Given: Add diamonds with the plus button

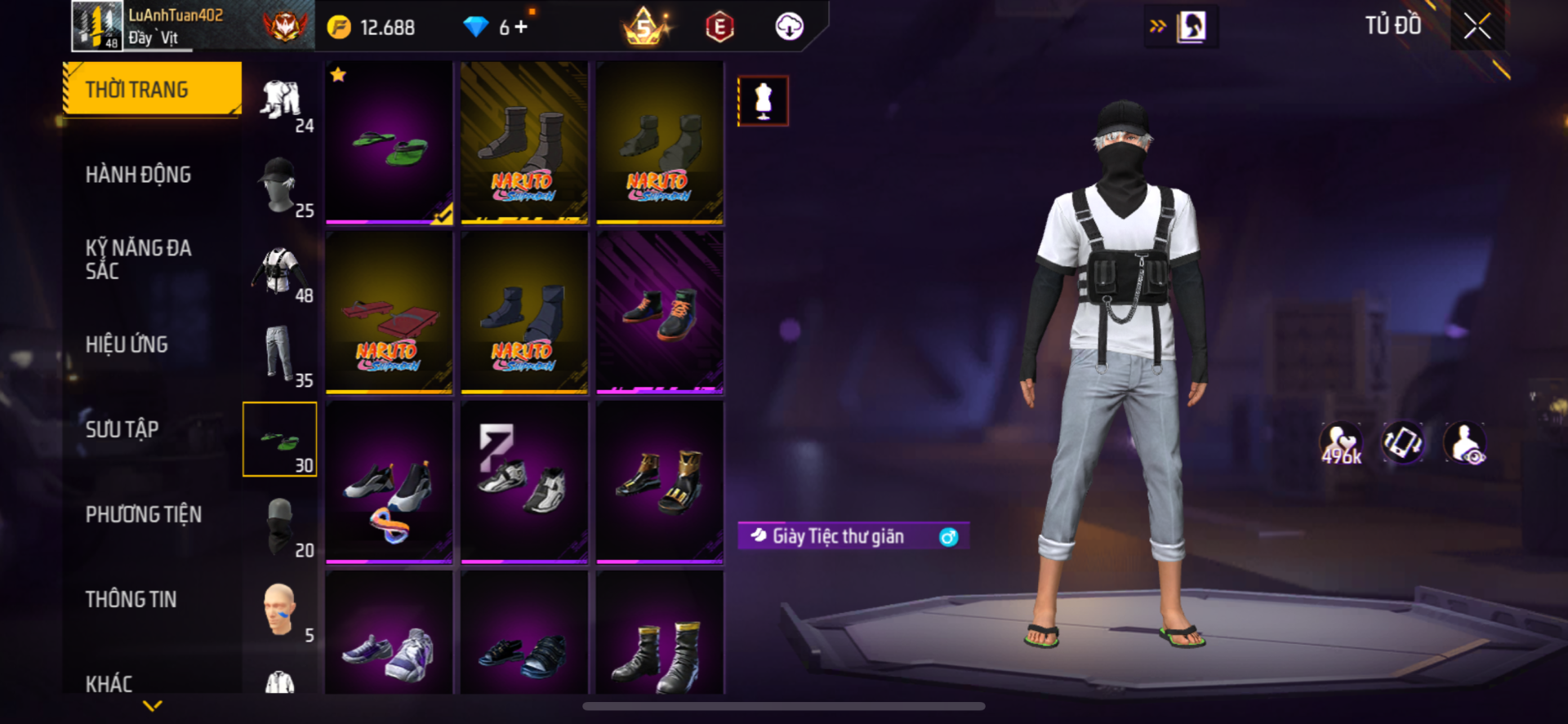Looking at the screenshot, I should pyautogui.click(x=521, y=27).
